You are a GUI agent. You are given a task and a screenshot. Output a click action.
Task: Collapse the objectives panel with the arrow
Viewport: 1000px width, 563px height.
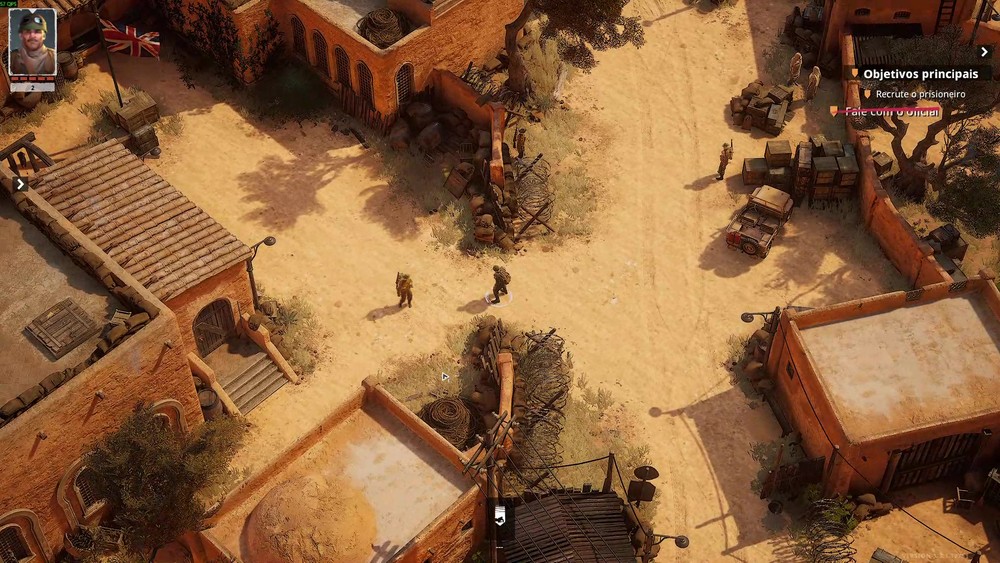pos(984,52)
